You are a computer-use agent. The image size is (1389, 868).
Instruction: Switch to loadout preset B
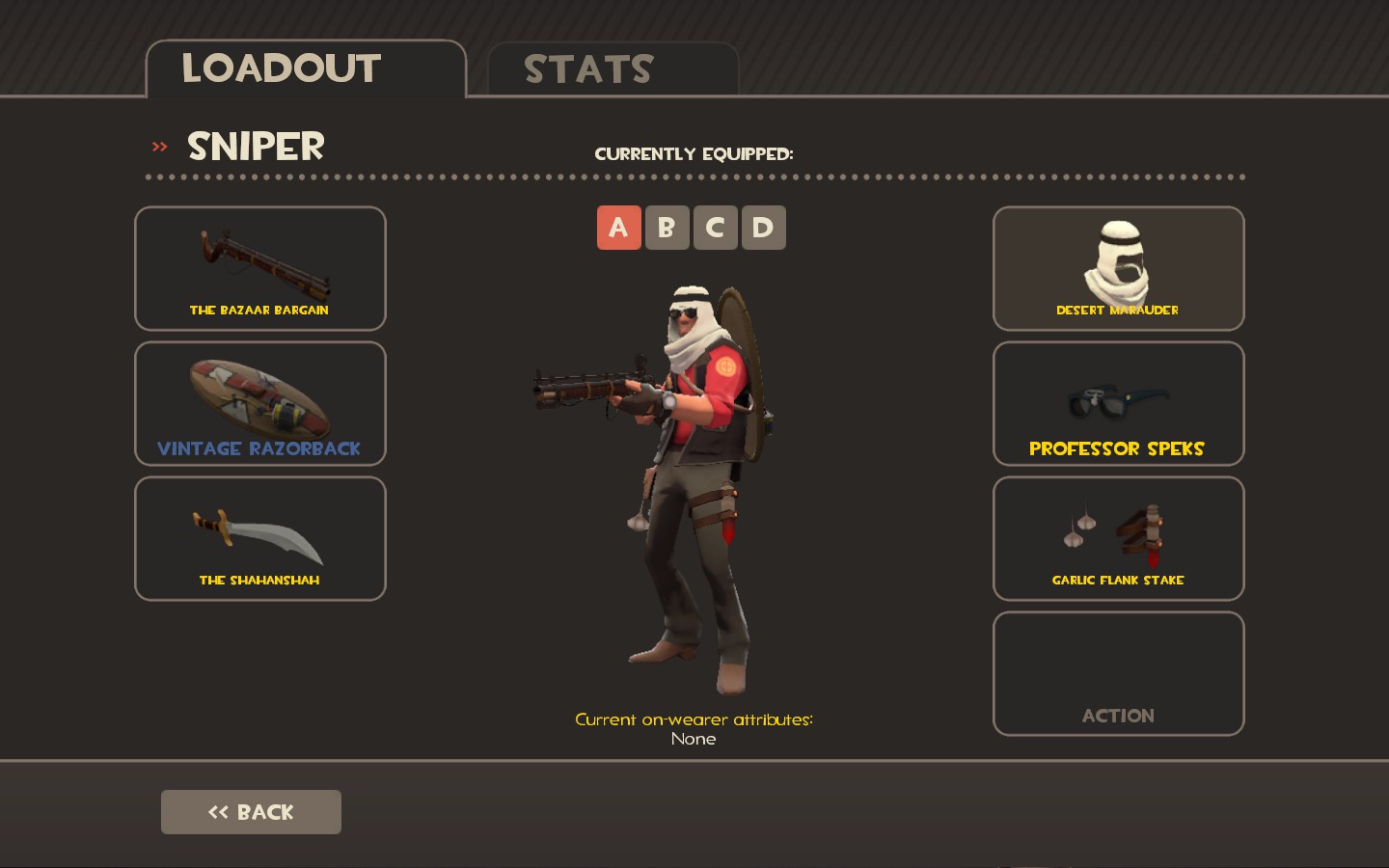tap(667, 228)
